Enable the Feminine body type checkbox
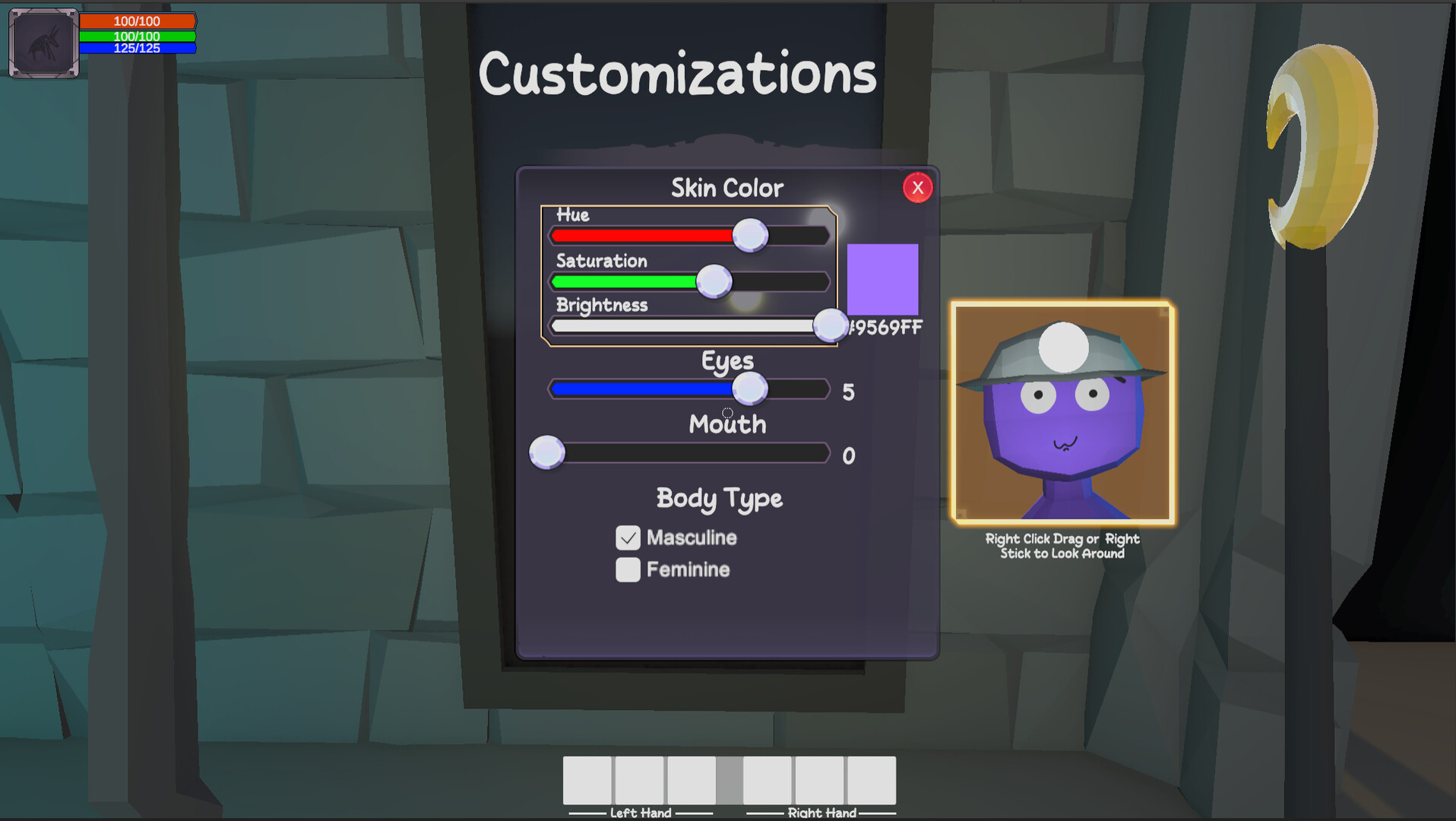 coord(627,569)
